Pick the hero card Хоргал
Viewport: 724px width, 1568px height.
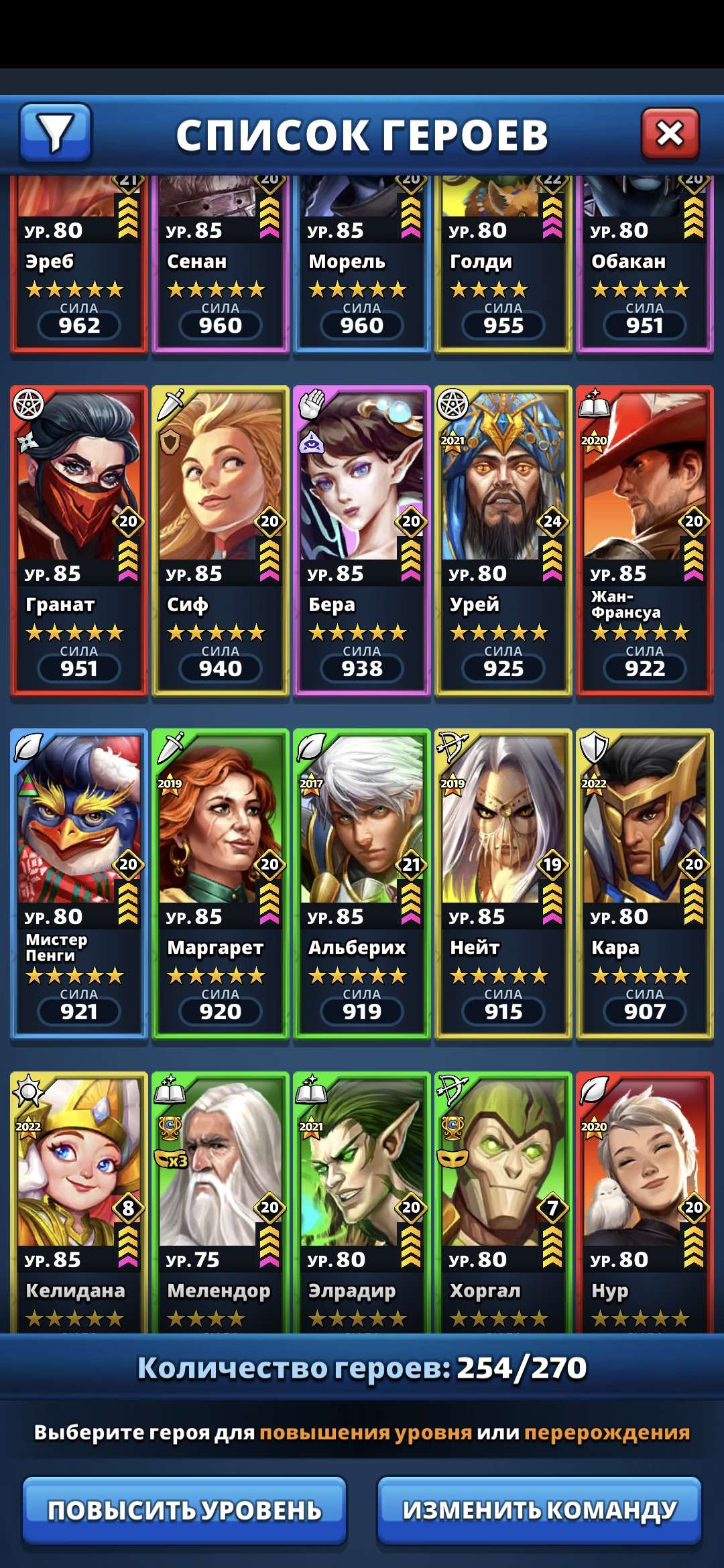pyautogui.click(x=503, y=1199)
